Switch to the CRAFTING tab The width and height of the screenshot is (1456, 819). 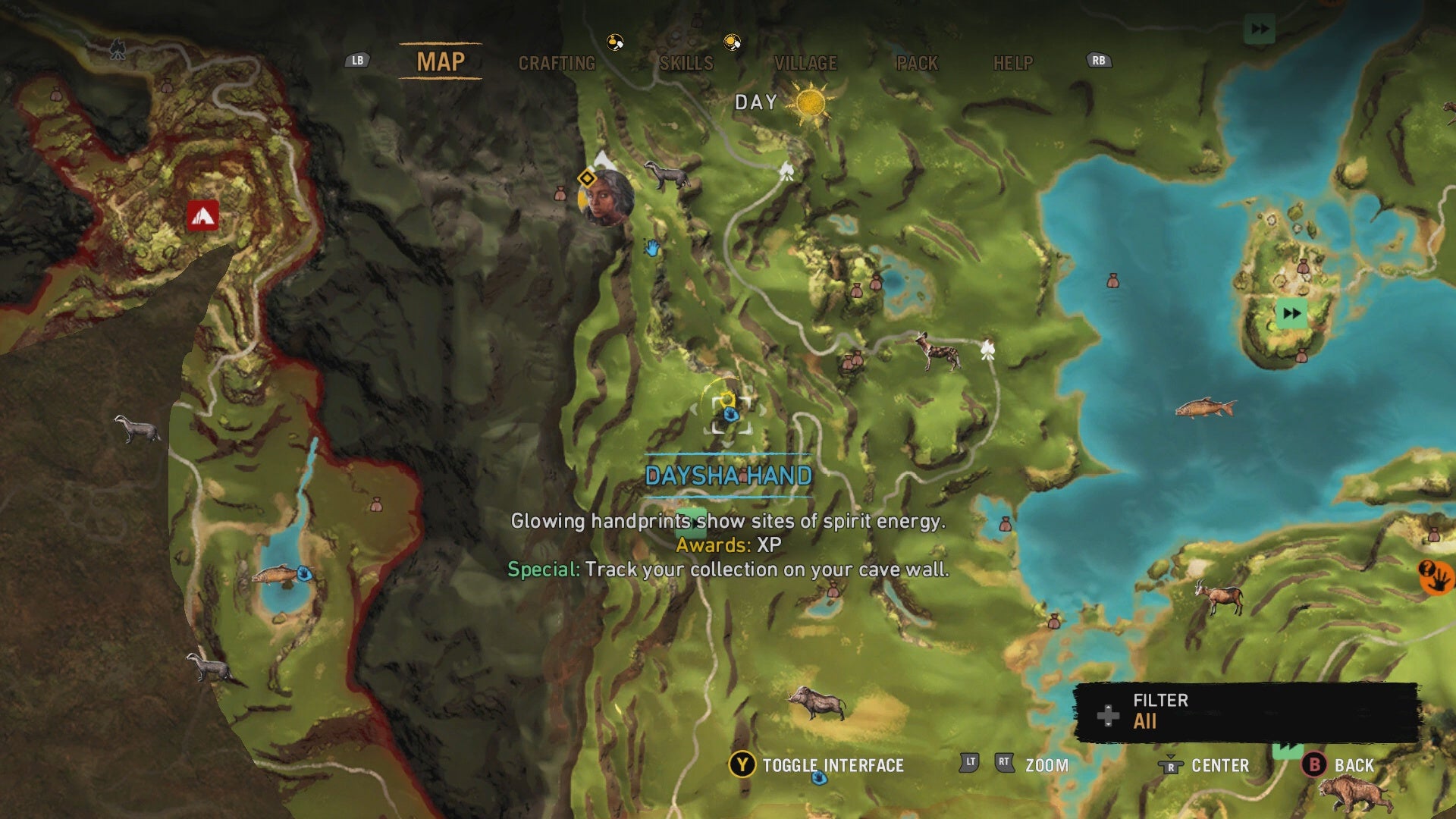557,64
